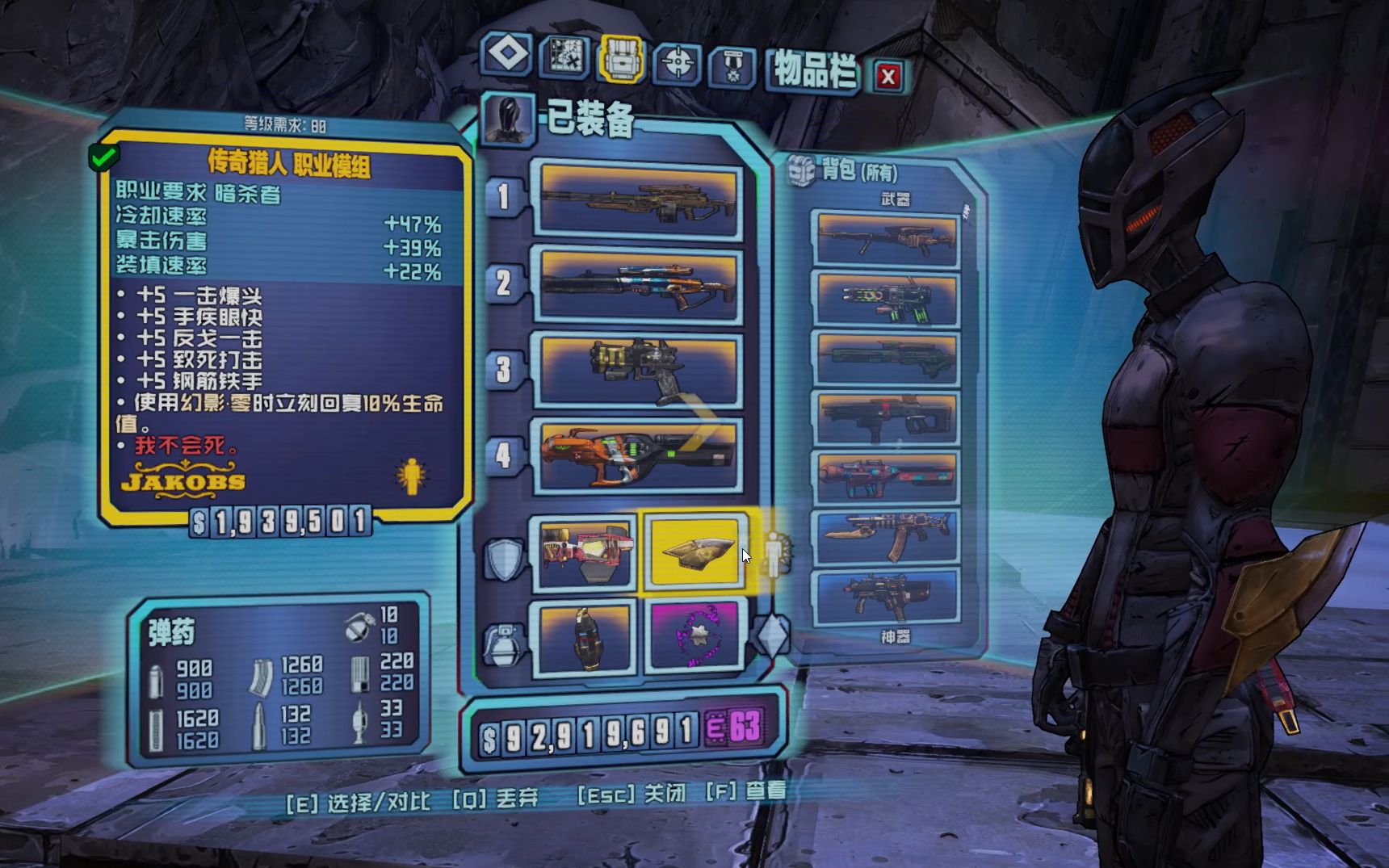Select the dark green long rifle in backpack

887,359
